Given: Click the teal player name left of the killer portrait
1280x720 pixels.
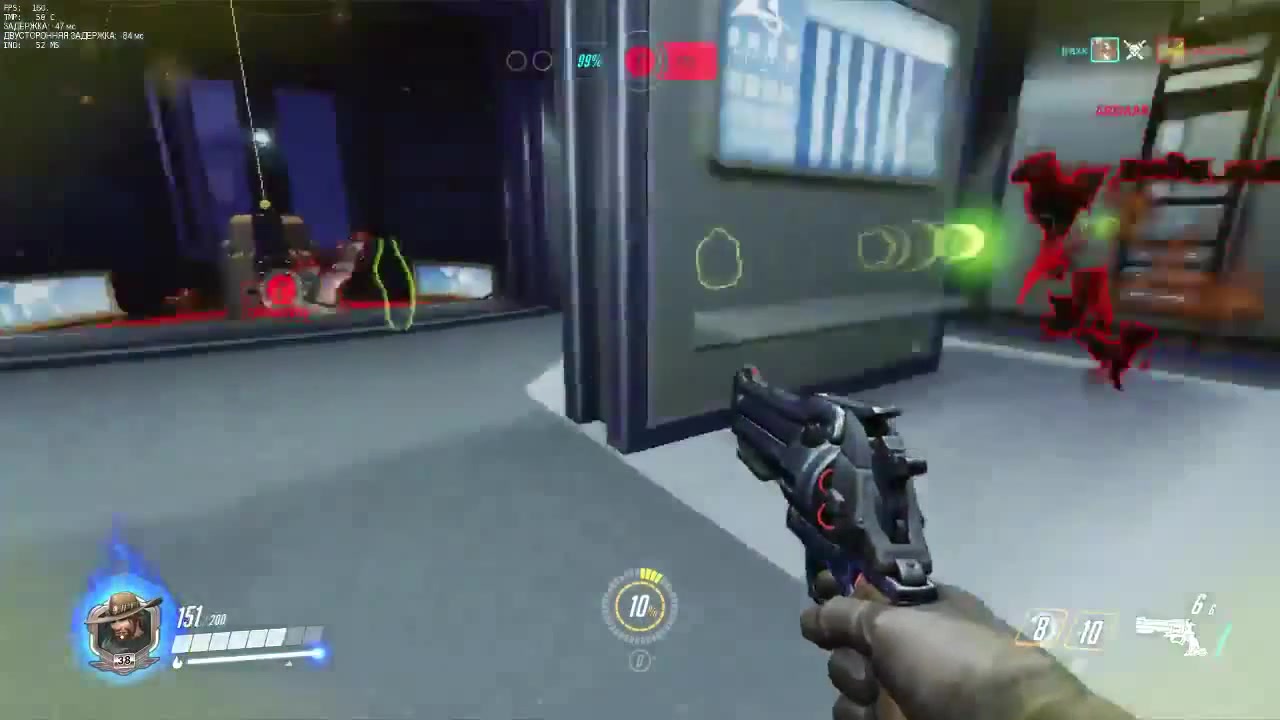Looking at the screenshot, I should pos(1073,50).
